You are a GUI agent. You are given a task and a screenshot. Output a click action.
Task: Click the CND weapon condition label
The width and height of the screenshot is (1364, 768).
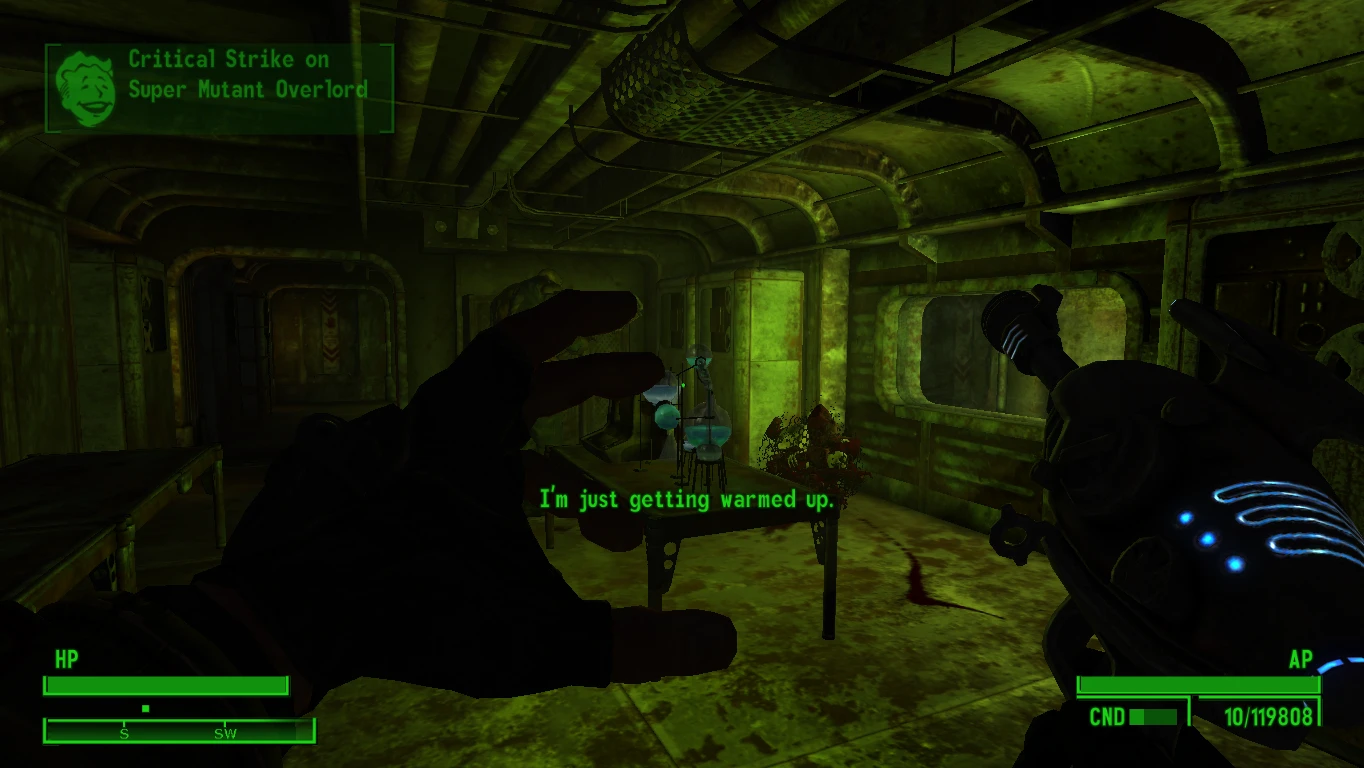click(x=1106, y=715)
